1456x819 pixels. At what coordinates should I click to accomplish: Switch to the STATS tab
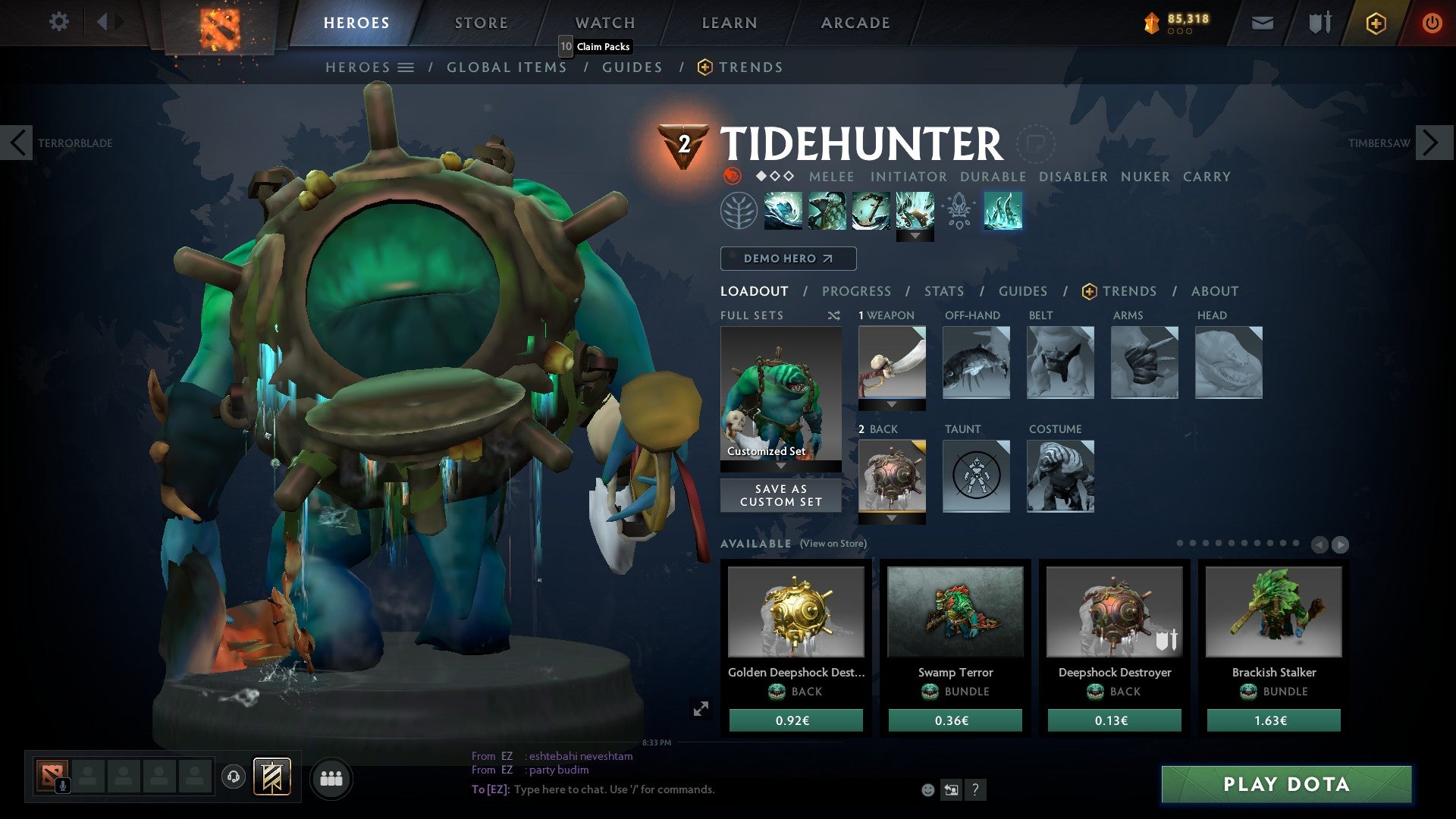click(943, 291)
